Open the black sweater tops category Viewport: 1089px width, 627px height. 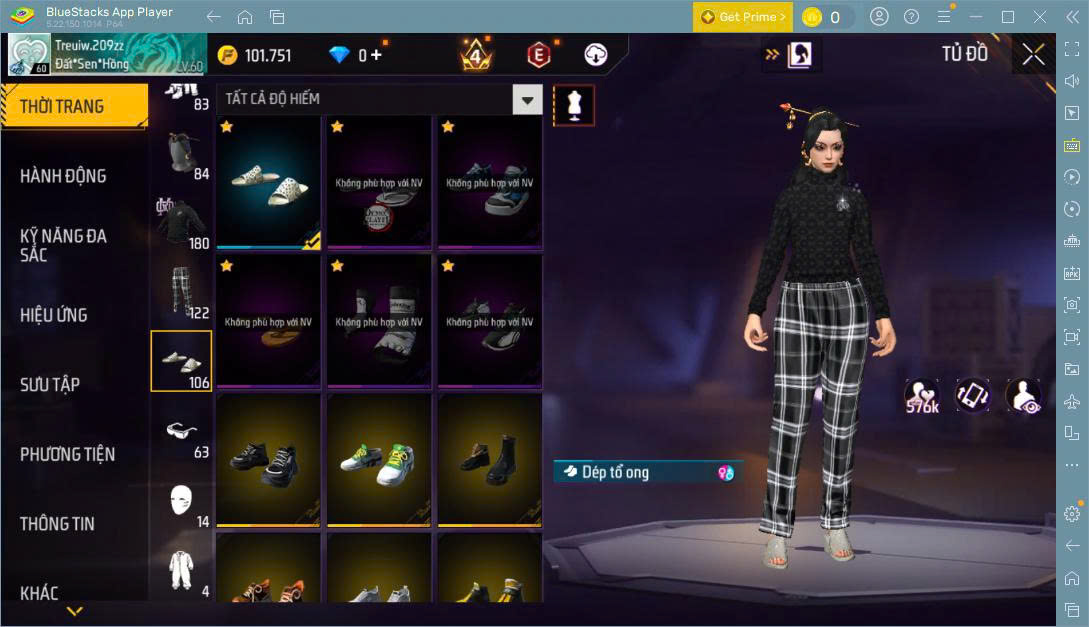tap(181, 222)
